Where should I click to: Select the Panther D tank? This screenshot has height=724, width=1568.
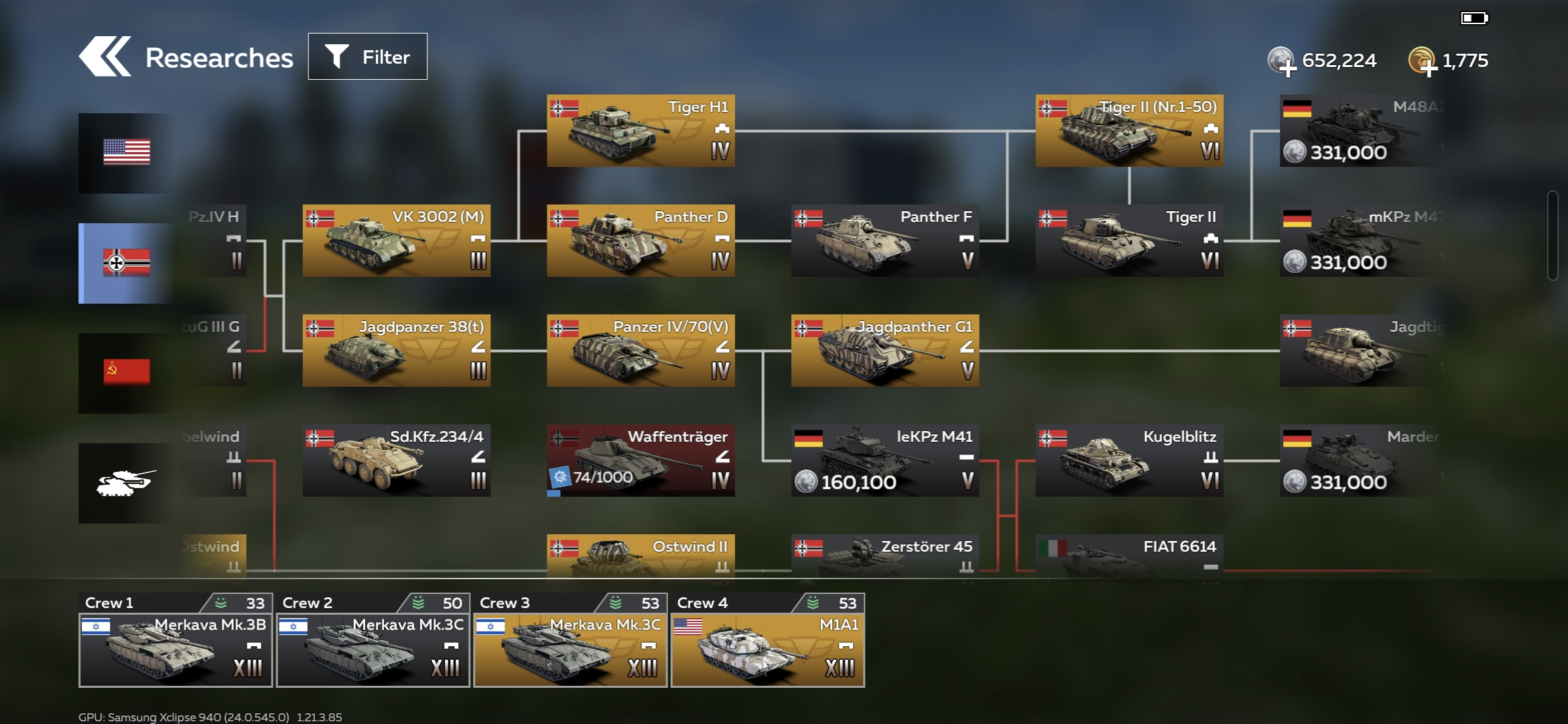641,241
